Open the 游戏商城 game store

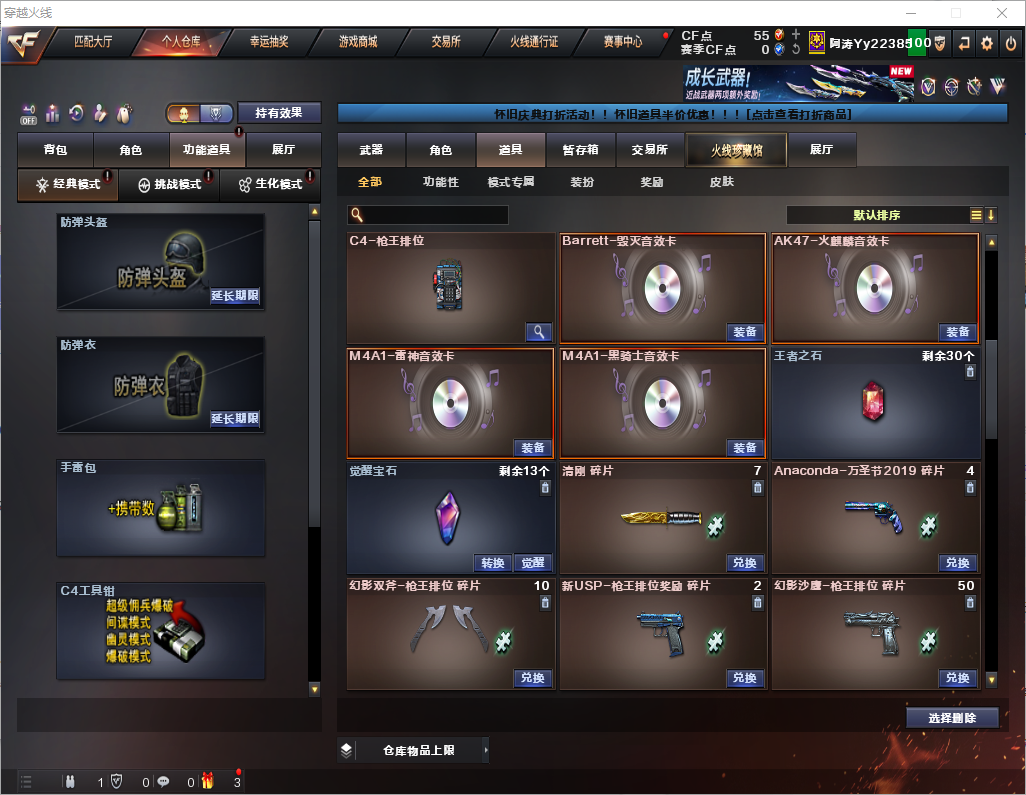[358, 42]
